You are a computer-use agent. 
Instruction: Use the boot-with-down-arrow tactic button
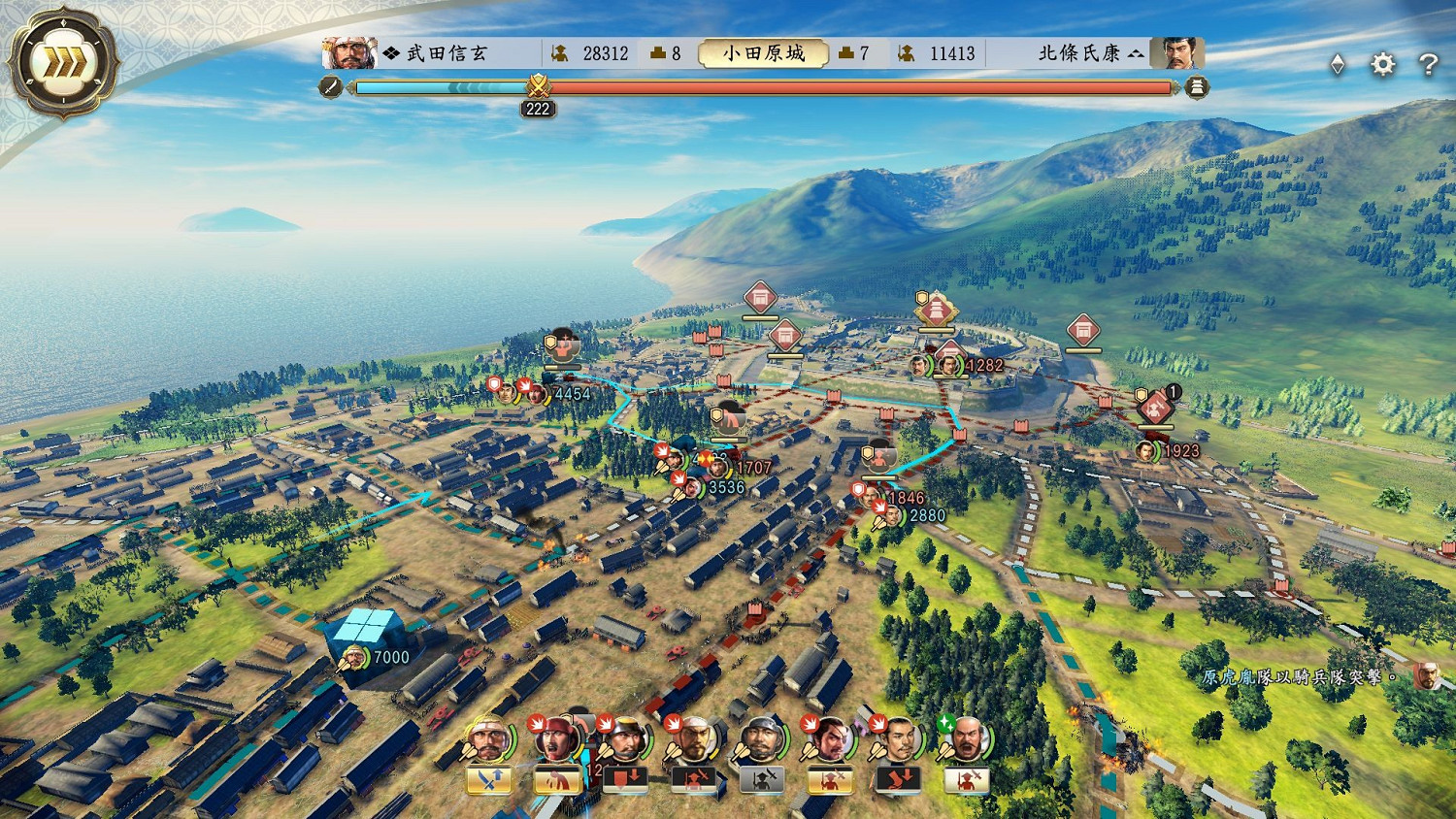[x=899, y=780]
